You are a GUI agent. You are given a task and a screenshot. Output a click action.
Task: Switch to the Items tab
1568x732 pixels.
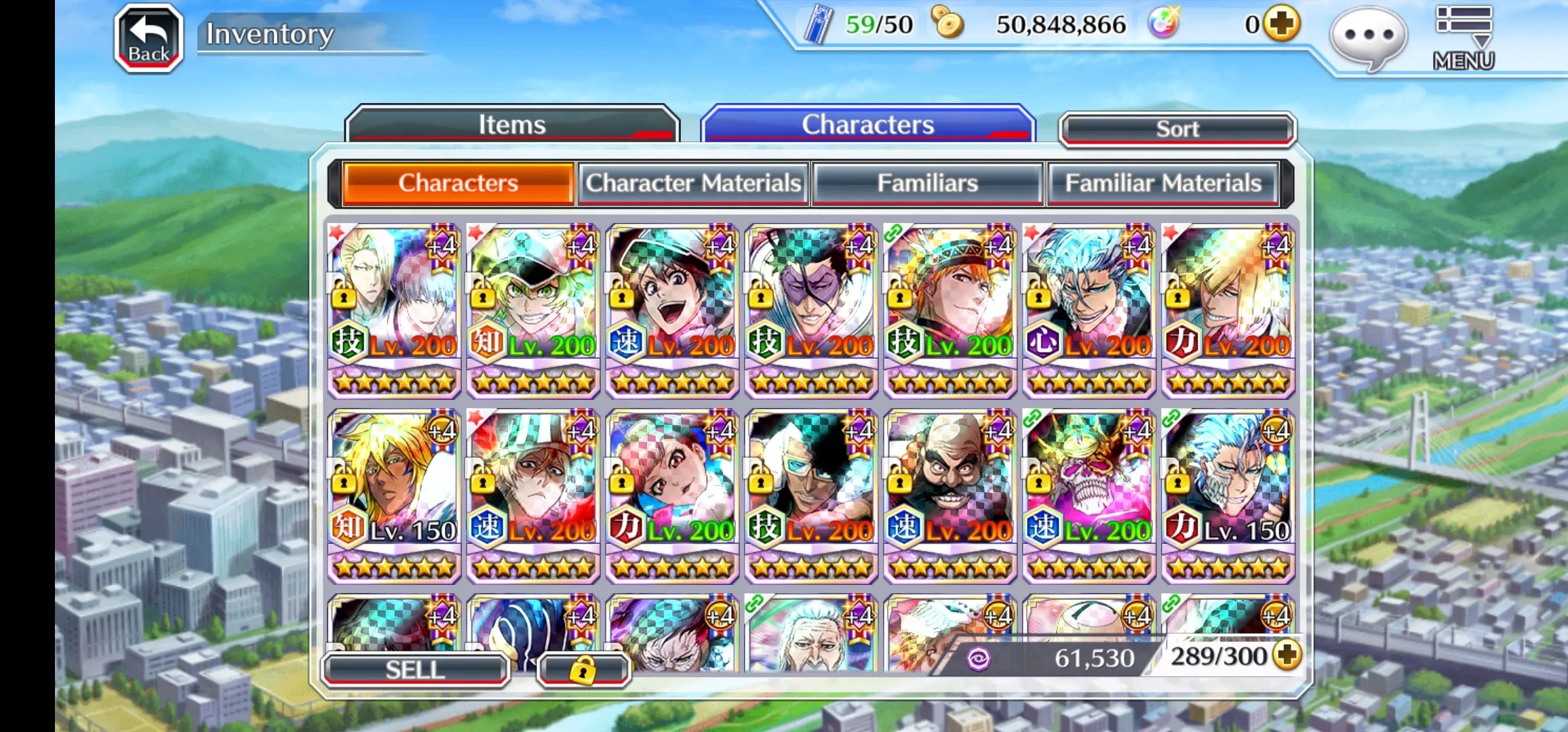[511, 125]
